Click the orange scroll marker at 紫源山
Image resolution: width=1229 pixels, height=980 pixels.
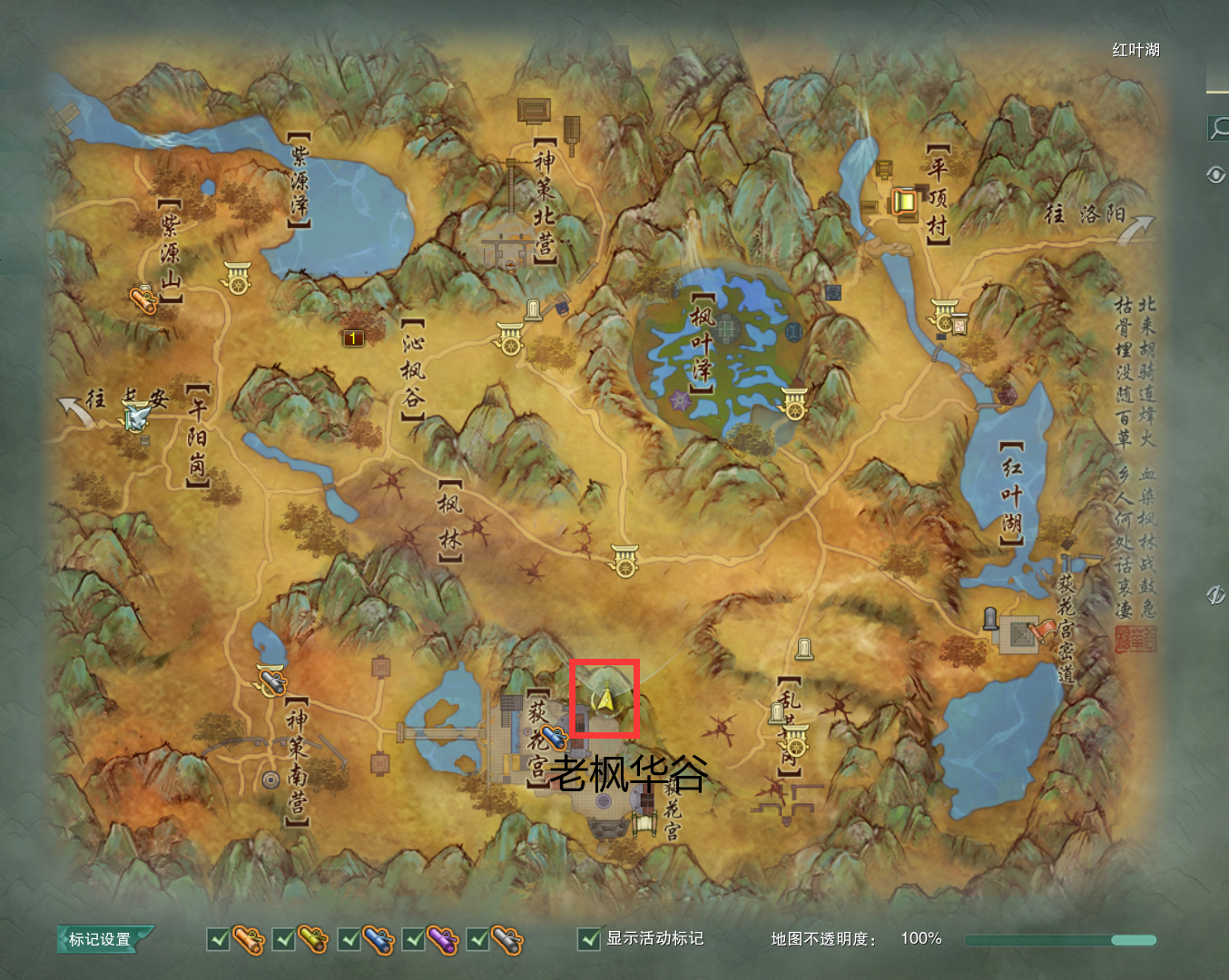[x=143, y=299]
